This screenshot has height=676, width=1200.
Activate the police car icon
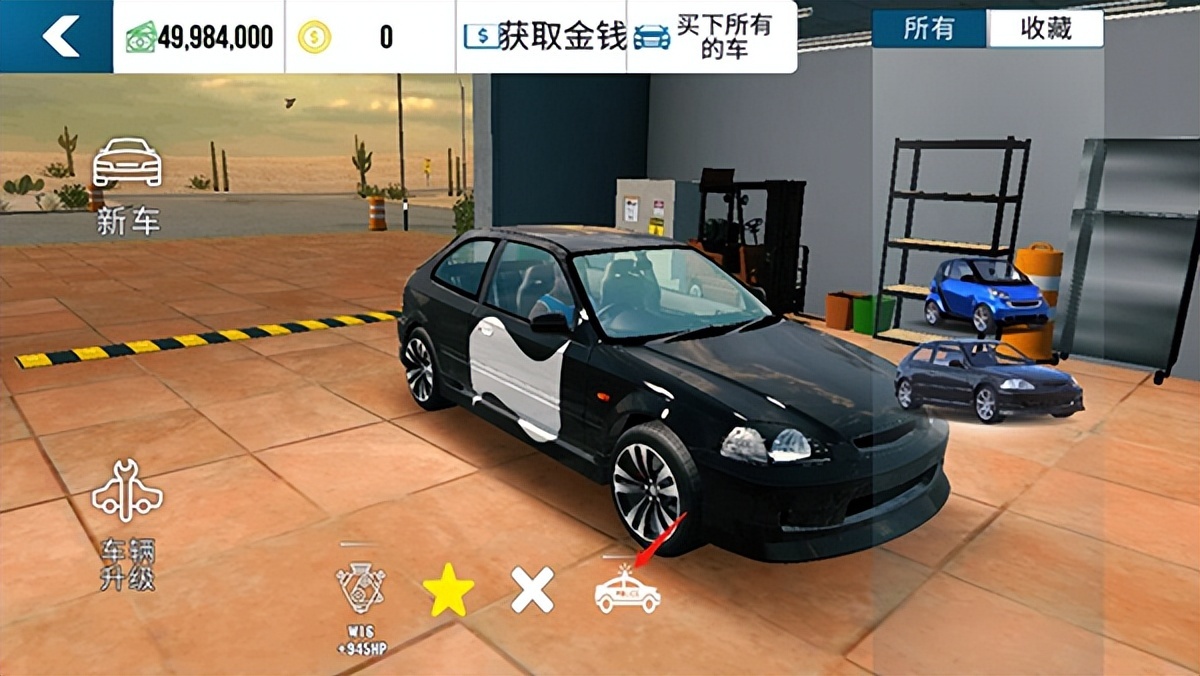click(627, 590)
